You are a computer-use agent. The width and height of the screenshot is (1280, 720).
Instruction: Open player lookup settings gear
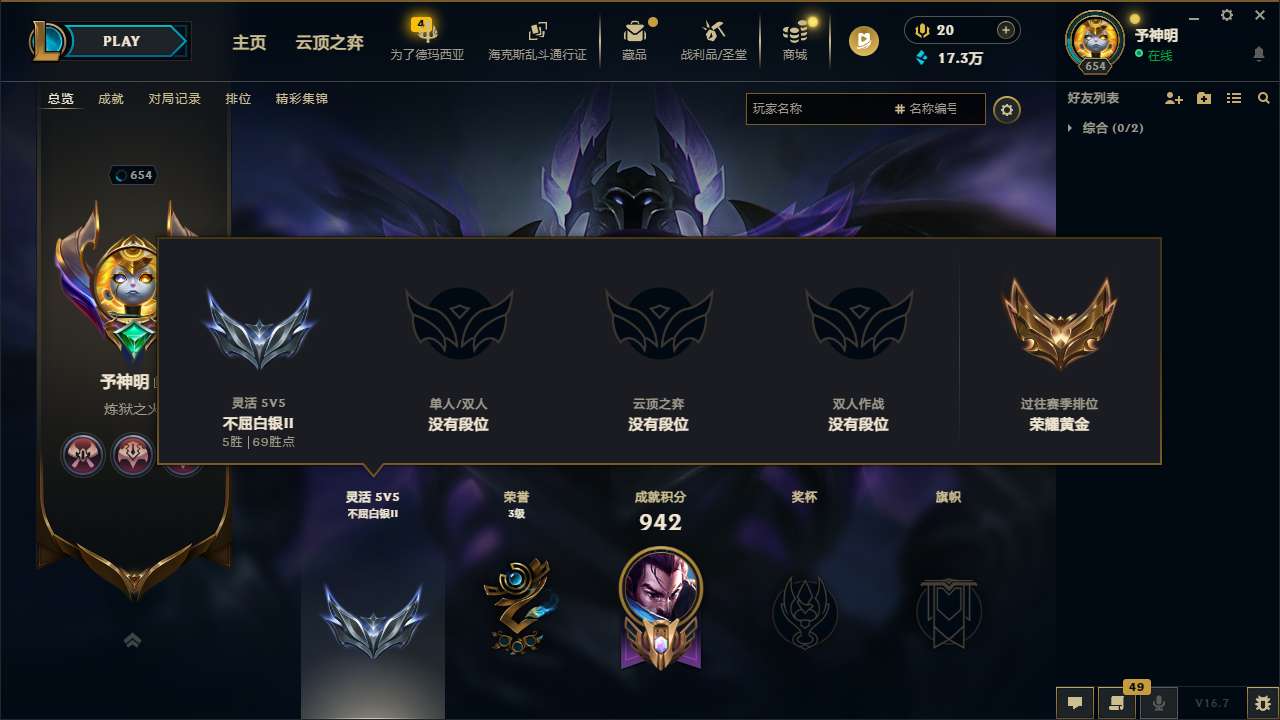tap(1007, 109)
